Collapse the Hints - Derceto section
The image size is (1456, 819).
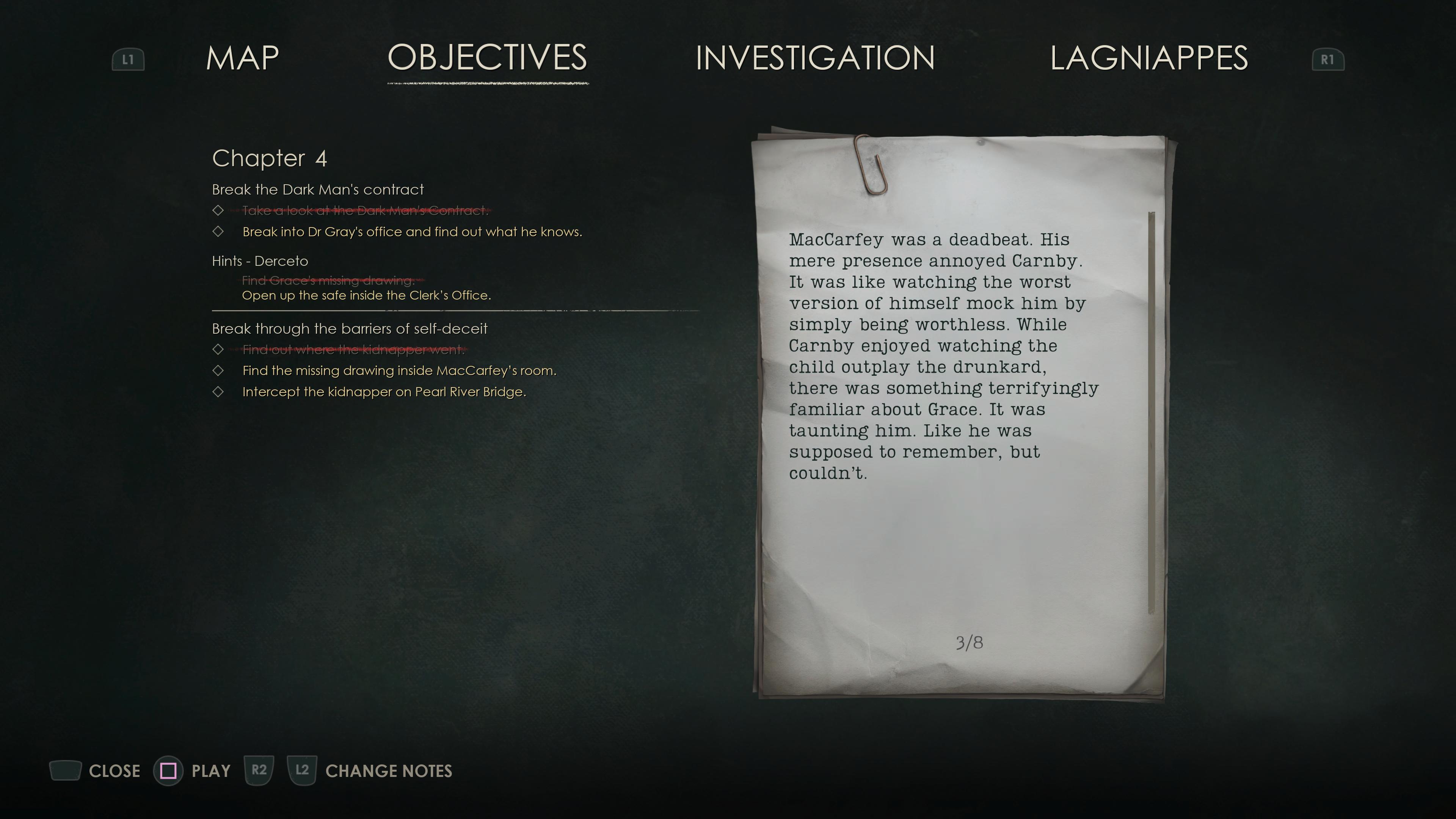click(x=259, y=260)
